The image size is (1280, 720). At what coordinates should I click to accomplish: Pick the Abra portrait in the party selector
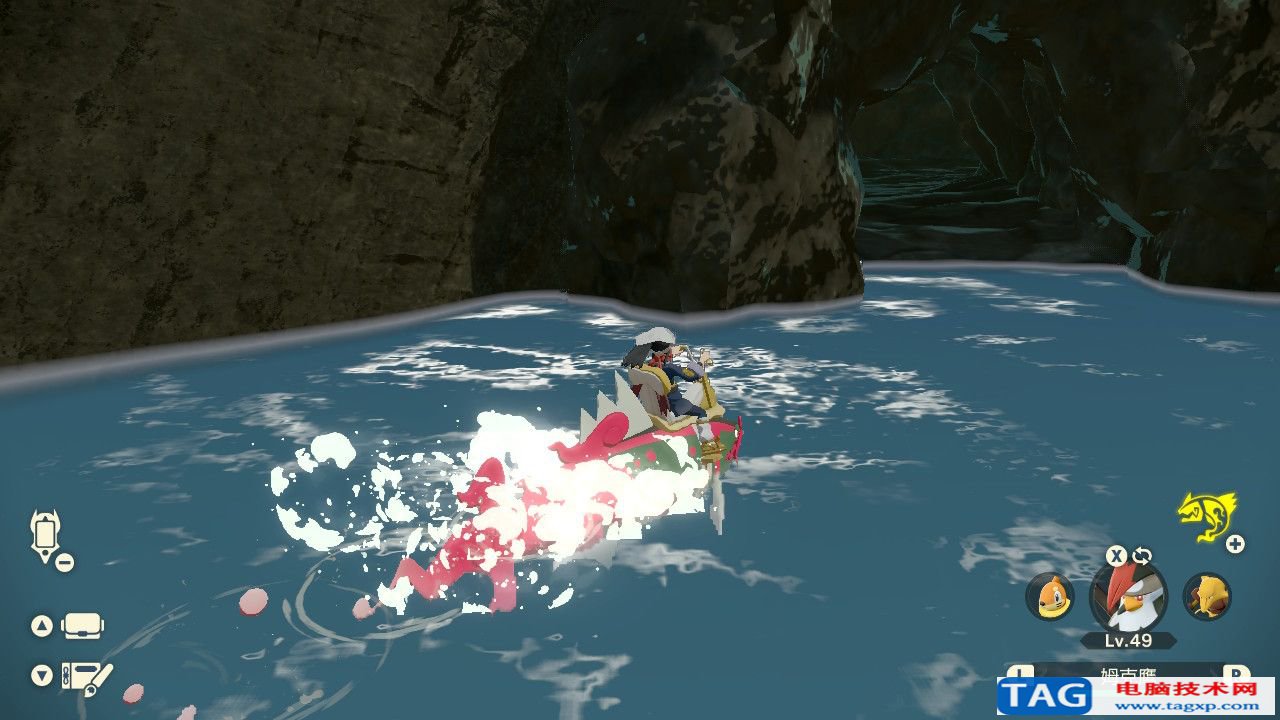pyautogui.click(x=1207, y=597)
